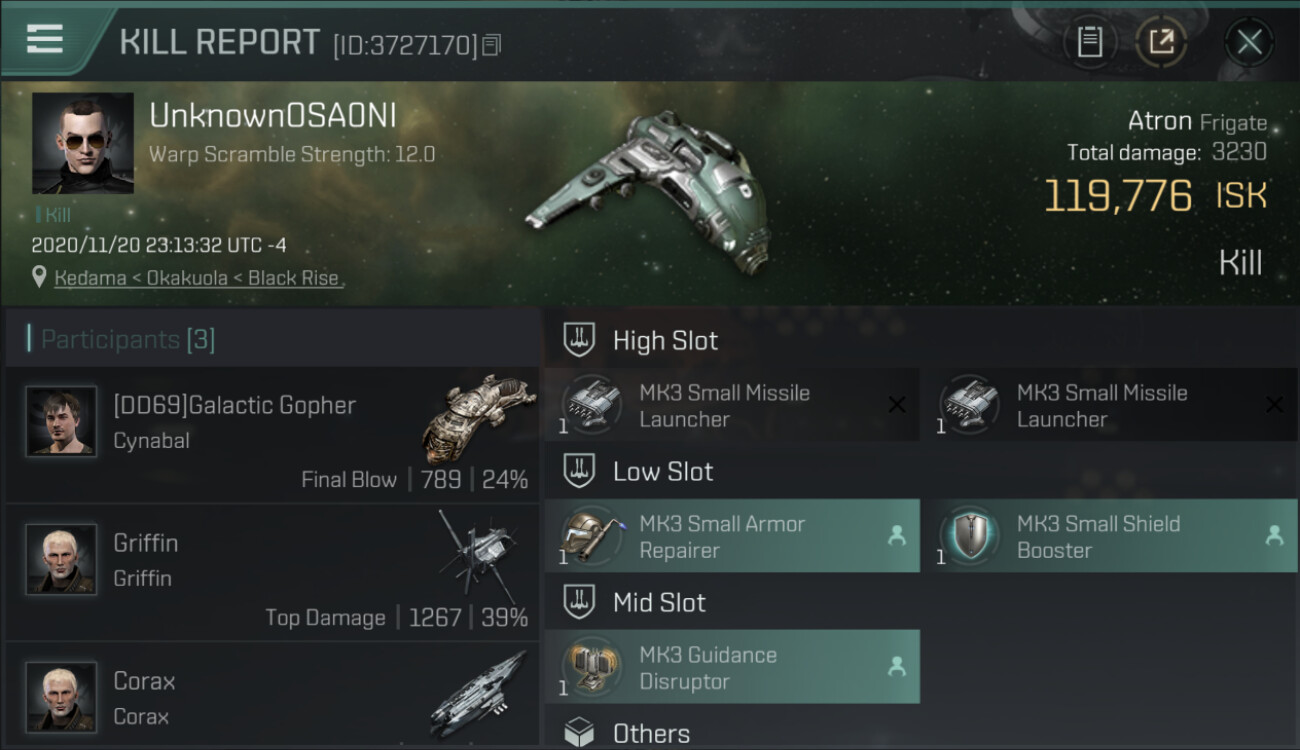Viewport: 1300px width, 750px height.
Task: Select the MK3 Small Shield Booster slot
Action: [1108, 536]
